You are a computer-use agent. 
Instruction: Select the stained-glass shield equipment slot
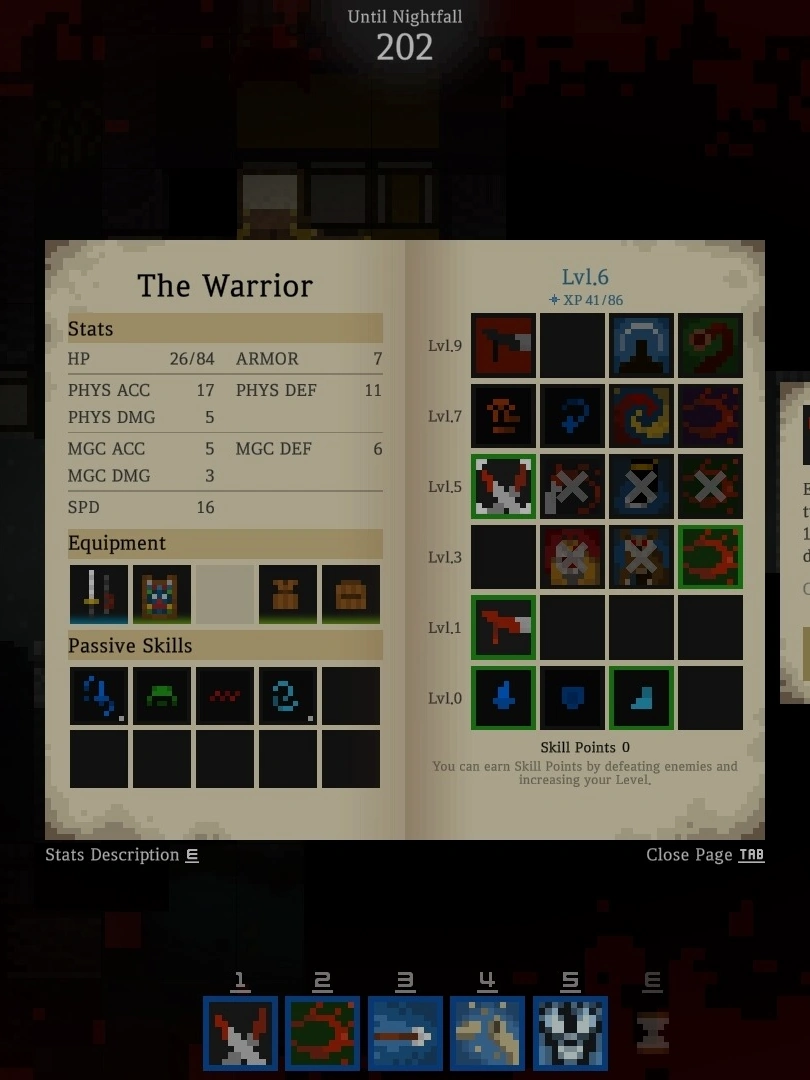click(x=162, y=594)
